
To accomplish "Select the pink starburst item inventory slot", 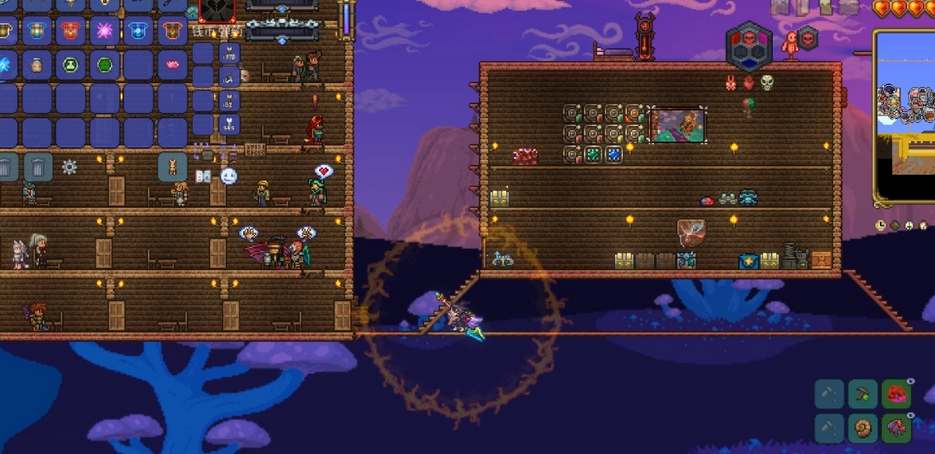I will pyautogui.click(x=104, y=30).
